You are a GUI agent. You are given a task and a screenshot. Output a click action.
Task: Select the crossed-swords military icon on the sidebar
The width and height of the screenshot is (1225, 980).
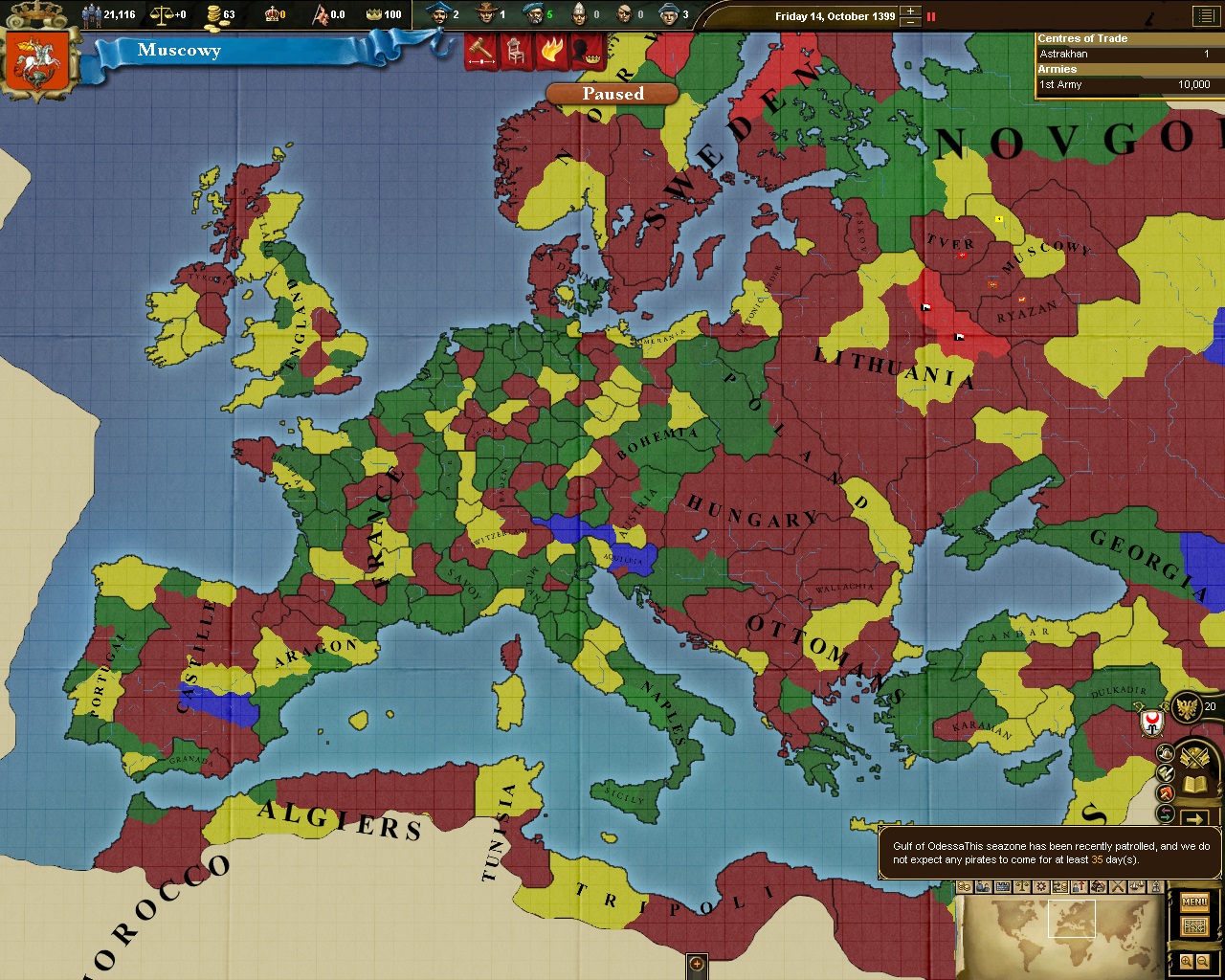[1193, 756]
